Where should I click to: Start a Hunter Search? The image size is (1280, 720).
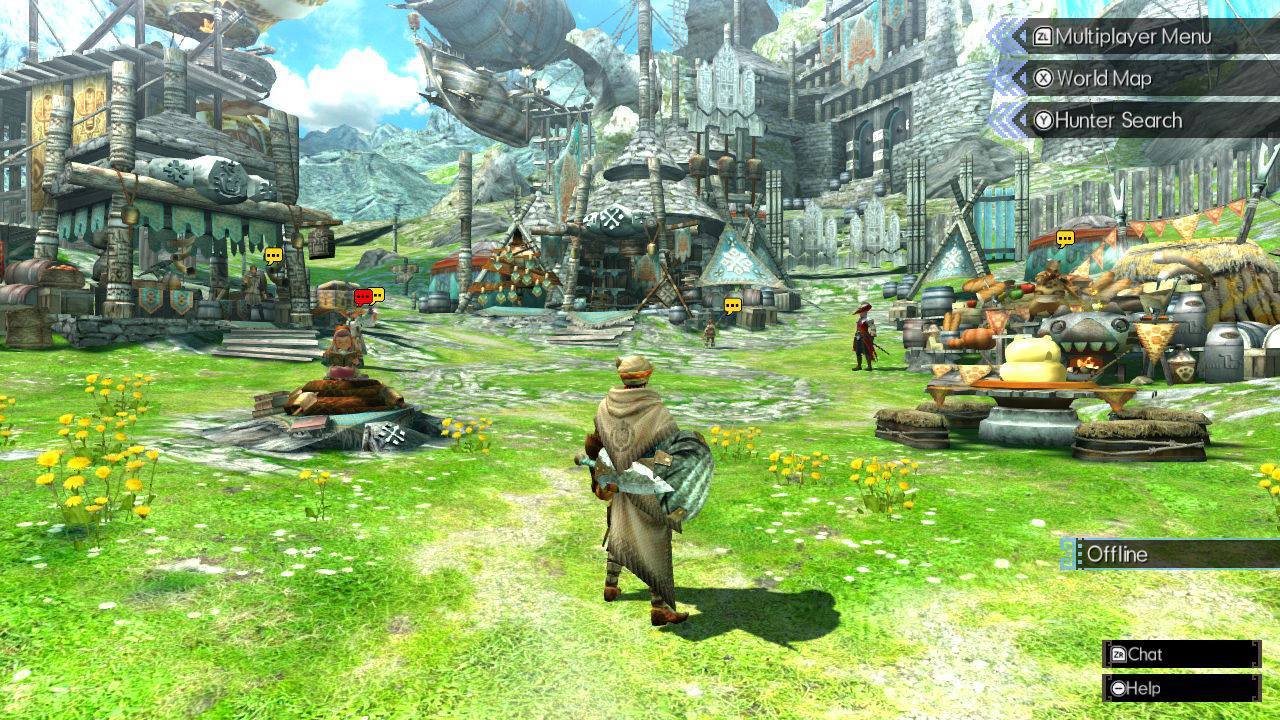click(x=1119, y=120)
